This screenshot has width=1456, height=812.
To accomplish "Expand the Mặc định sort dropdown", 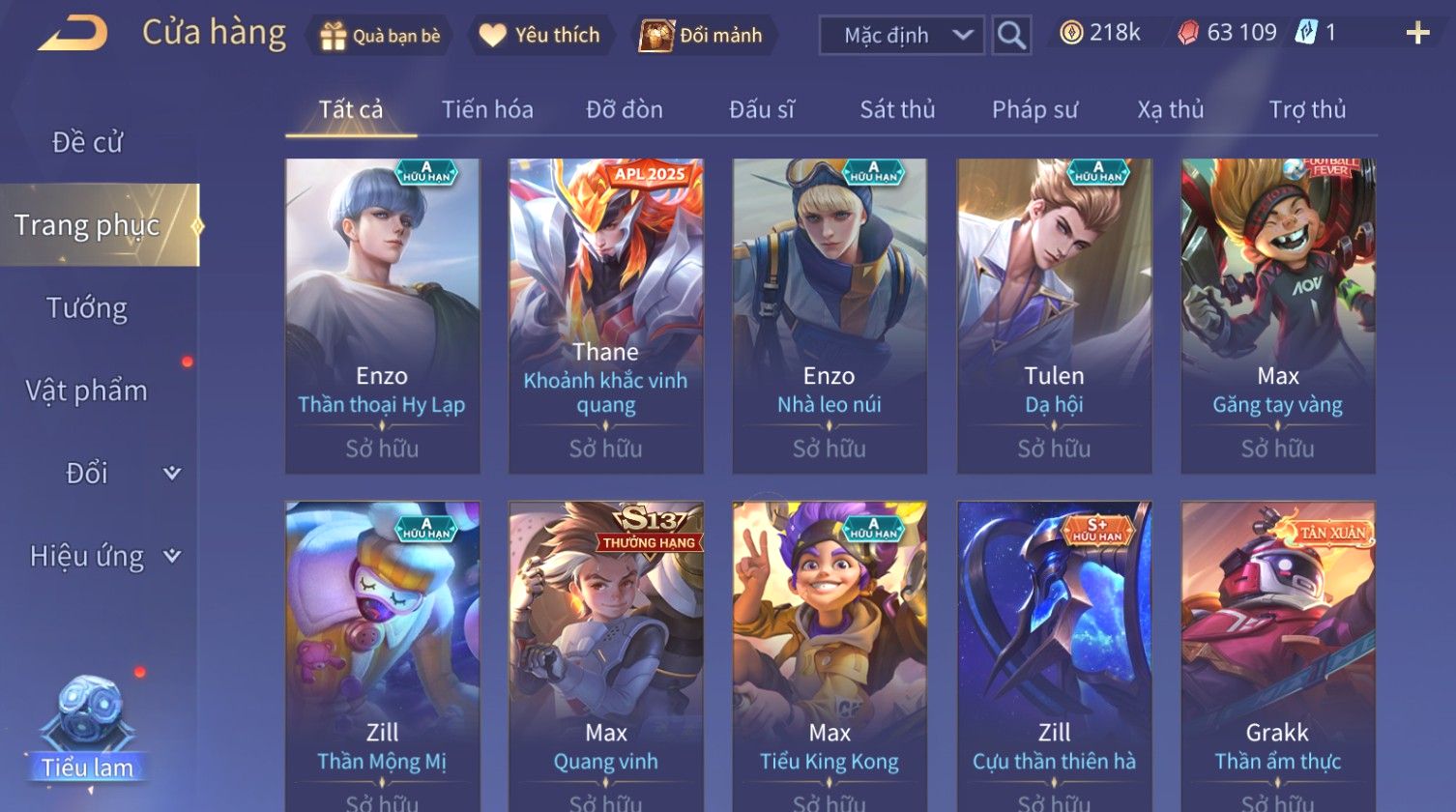I will point(901,36).
